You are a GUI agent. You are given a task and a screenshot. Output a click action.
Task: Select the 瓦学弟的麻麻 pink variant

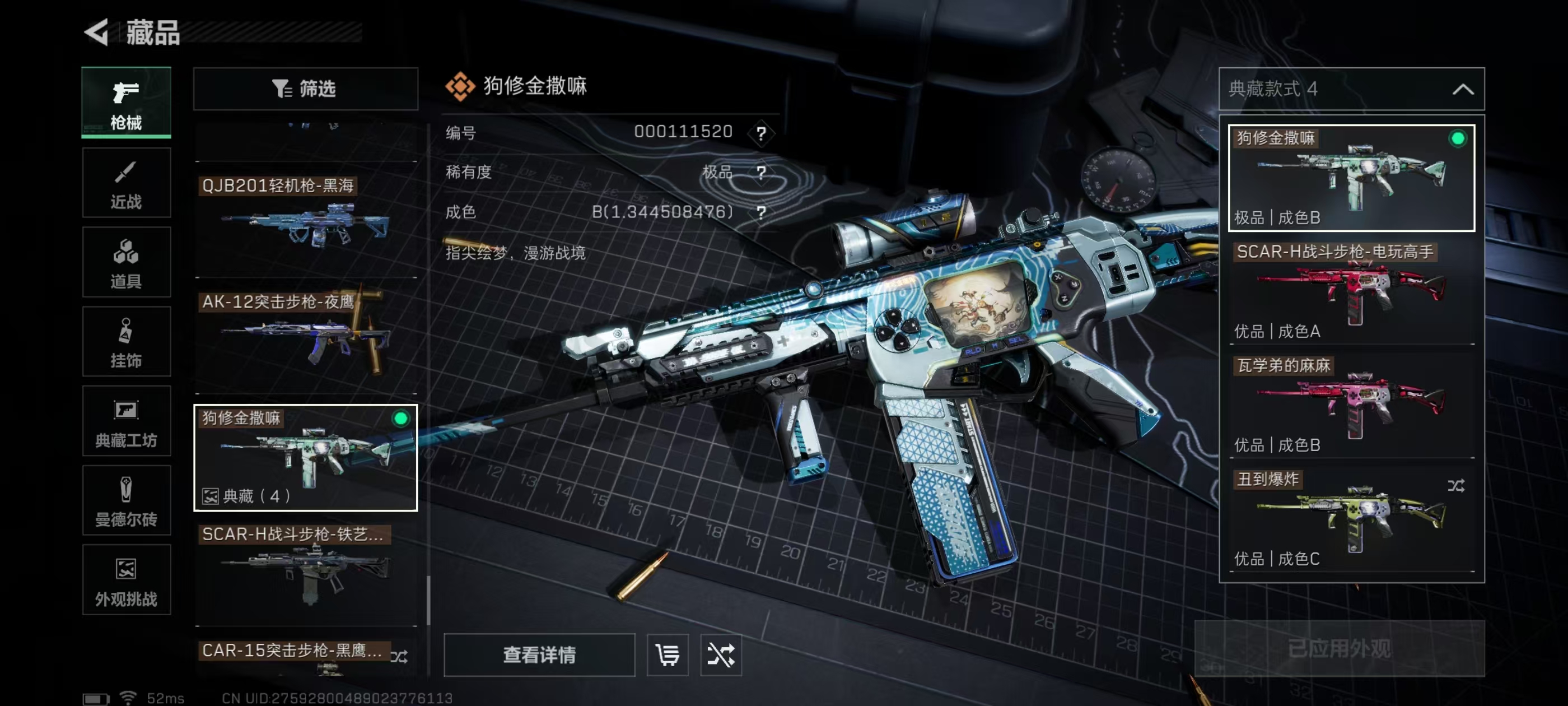1351,406
